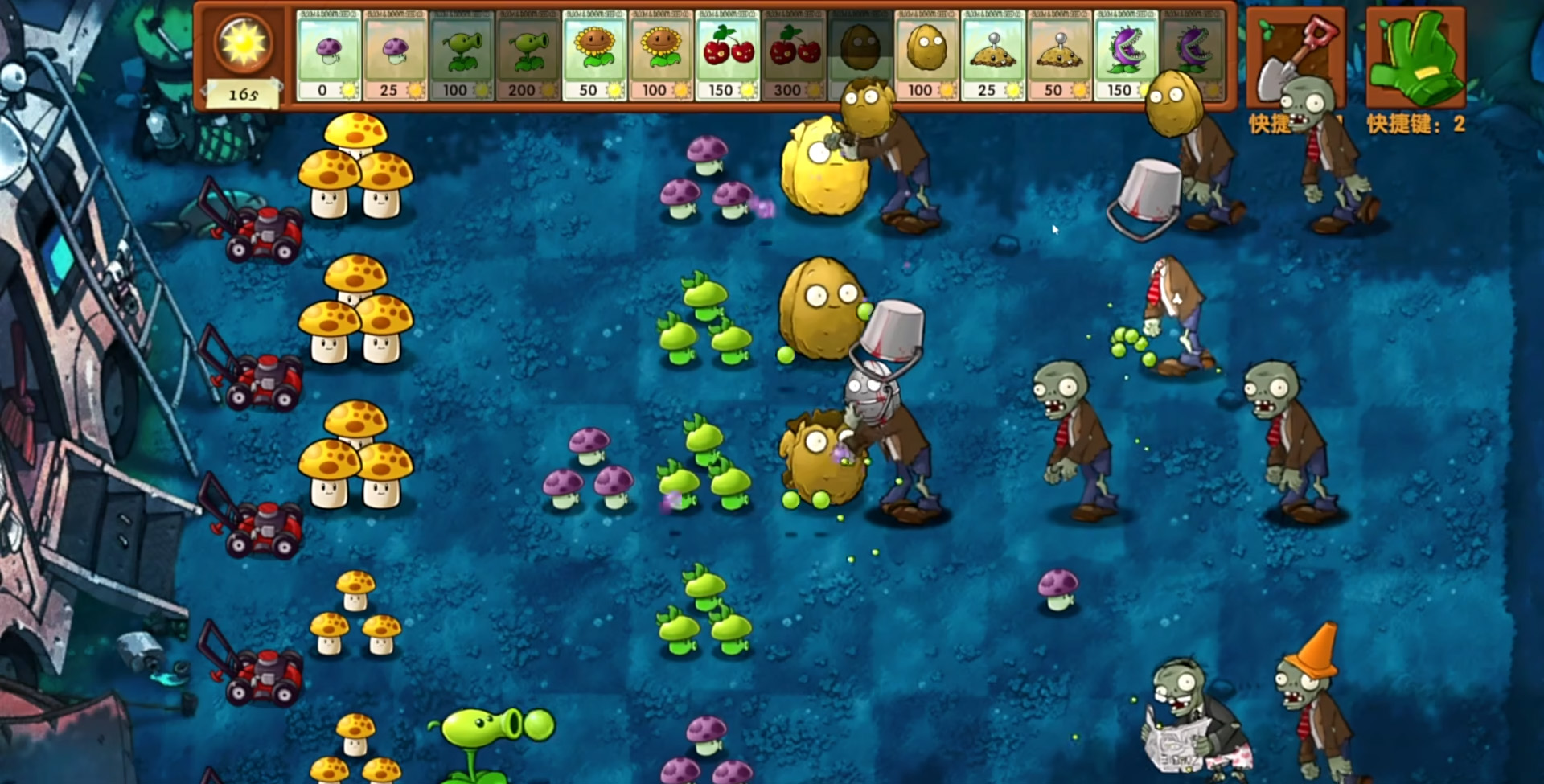Select the Cherry Bomb seed packet costing 150
The width and height of the screenshot is (1544, 784).
(x=727, y=55)
